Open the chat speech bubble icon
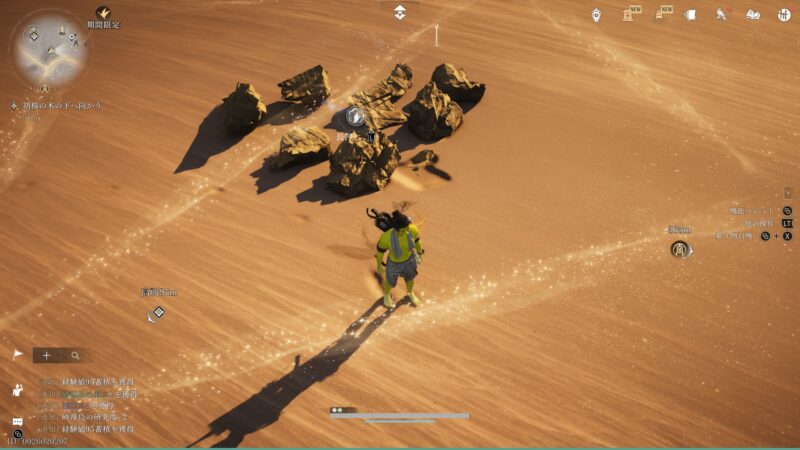Image resolution: width=800 pixels, height=450 pixels. 17,422
